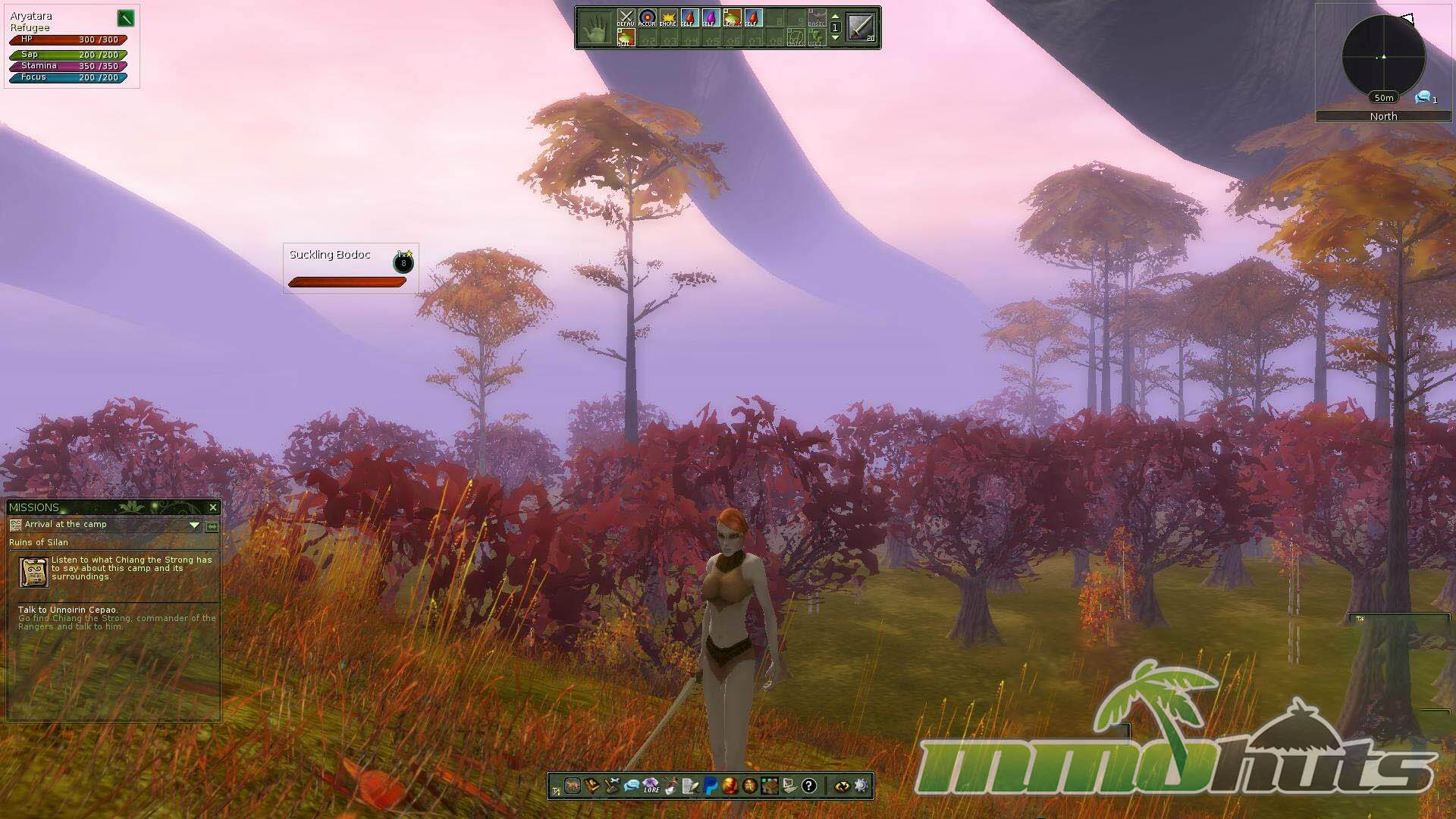Open the help question mark
1456x819 pixels.
[x=809, y=786]
